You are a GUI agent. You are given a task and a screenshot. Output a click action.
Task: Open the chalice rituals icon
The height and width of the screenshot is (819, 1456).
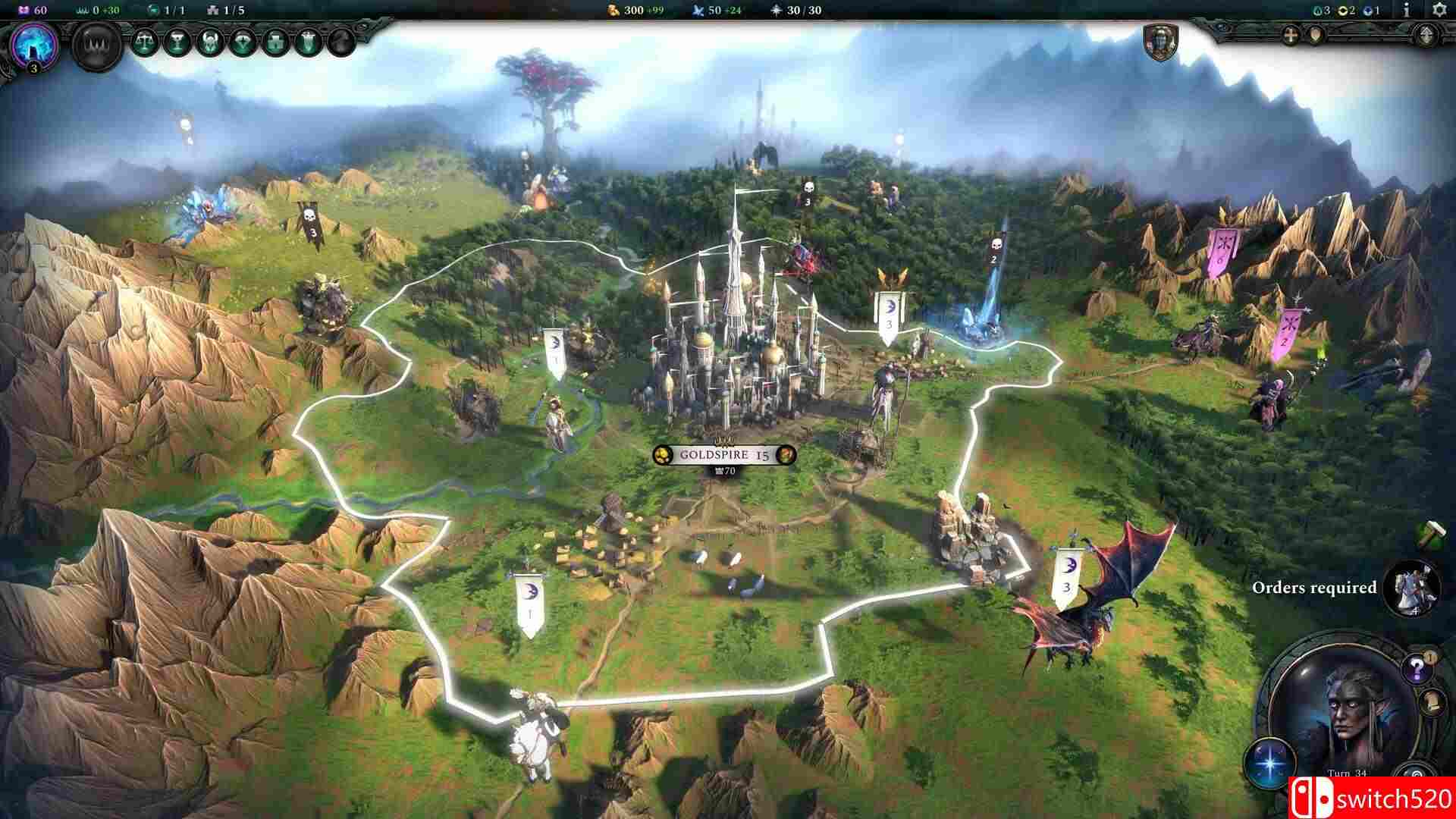pyautogui.click(x=178, y=42)
